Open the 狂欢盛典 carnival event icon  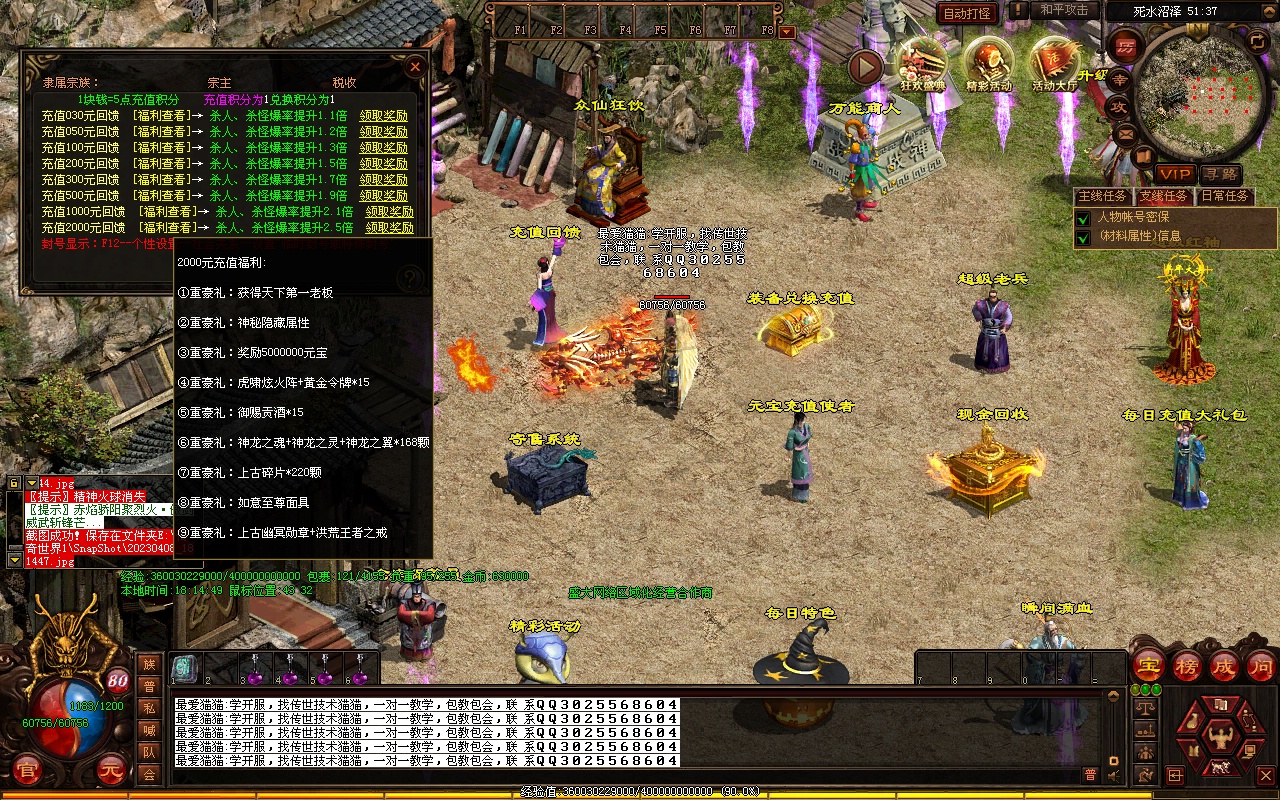click(922, 62)
